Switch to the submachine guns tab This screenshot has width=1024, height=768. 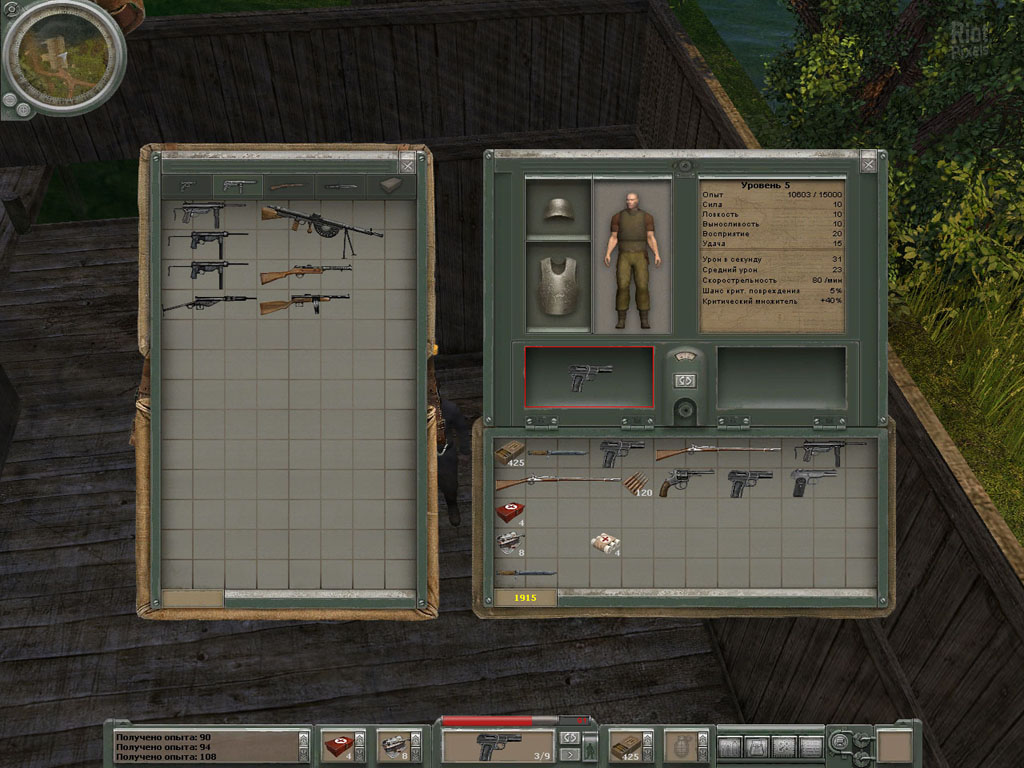(238, 186)
